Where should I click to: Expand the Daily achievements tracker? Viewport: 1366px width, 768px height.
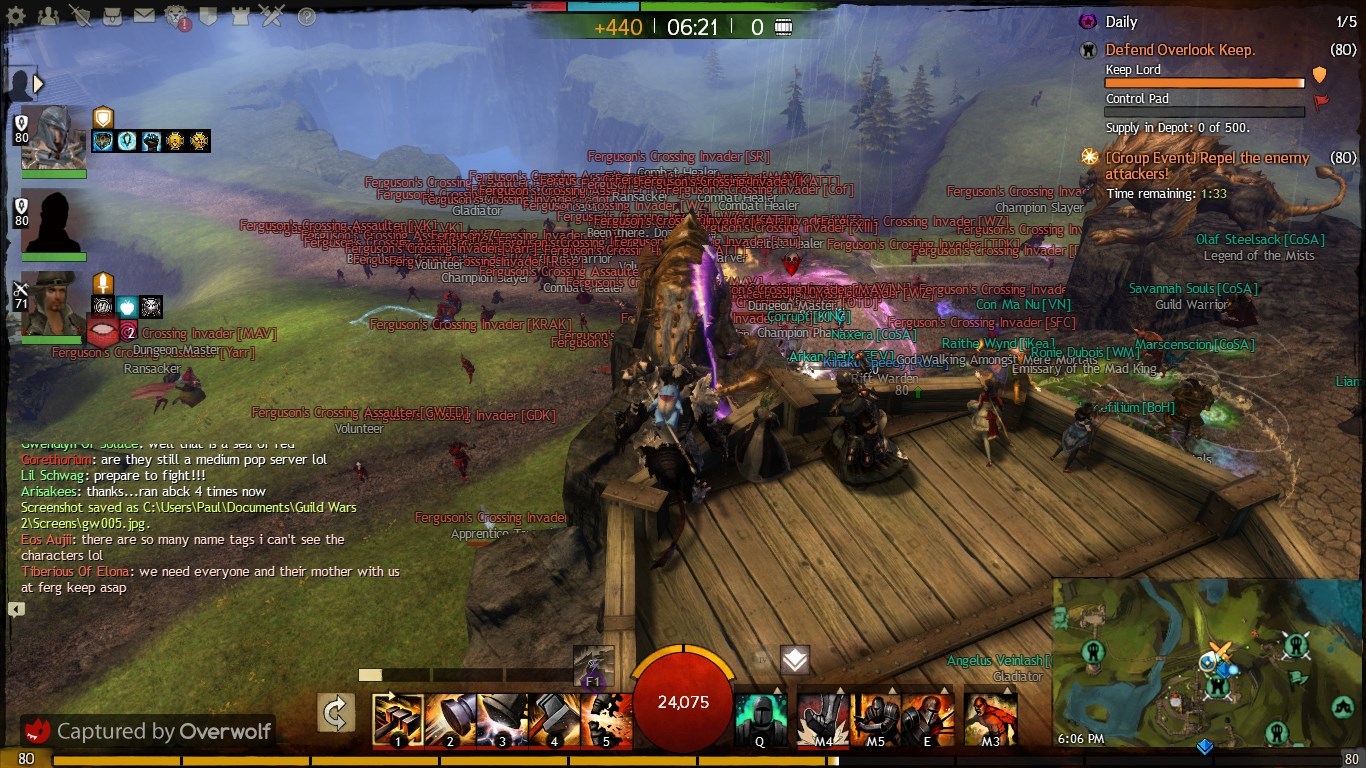1121,21
